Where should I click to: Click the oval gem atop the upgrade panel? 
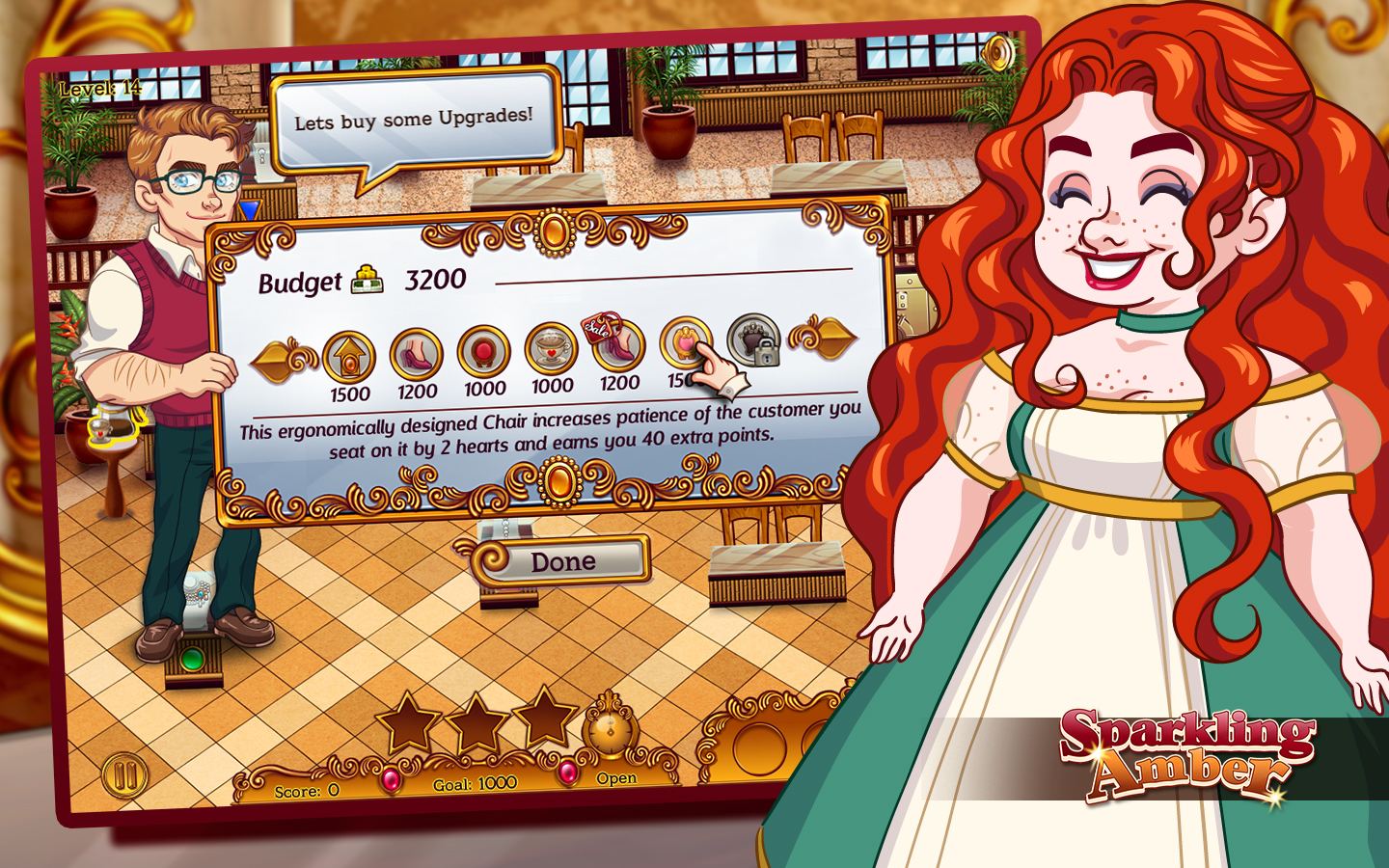(x=556, y=230)
